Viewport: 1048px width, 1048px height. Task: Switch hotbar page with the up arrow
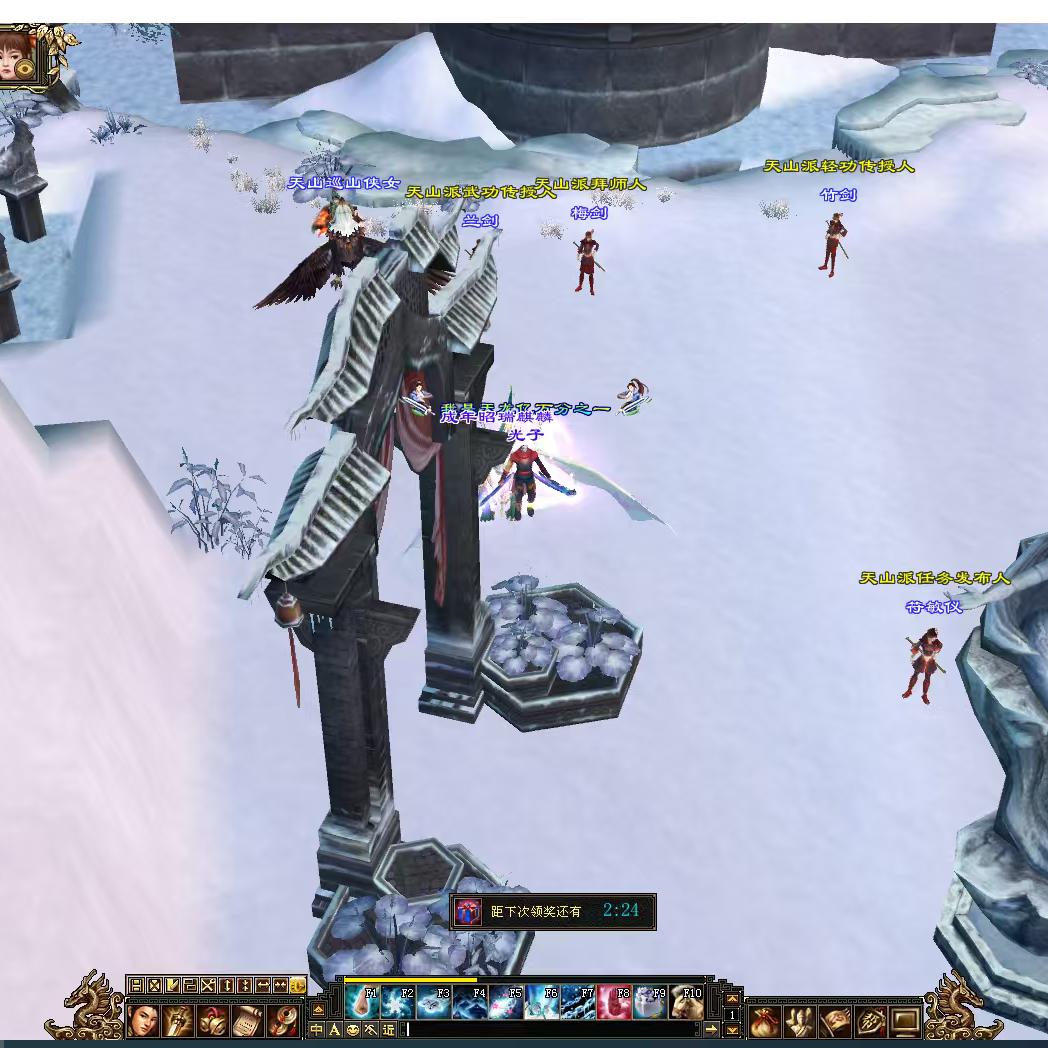point(732,999)
